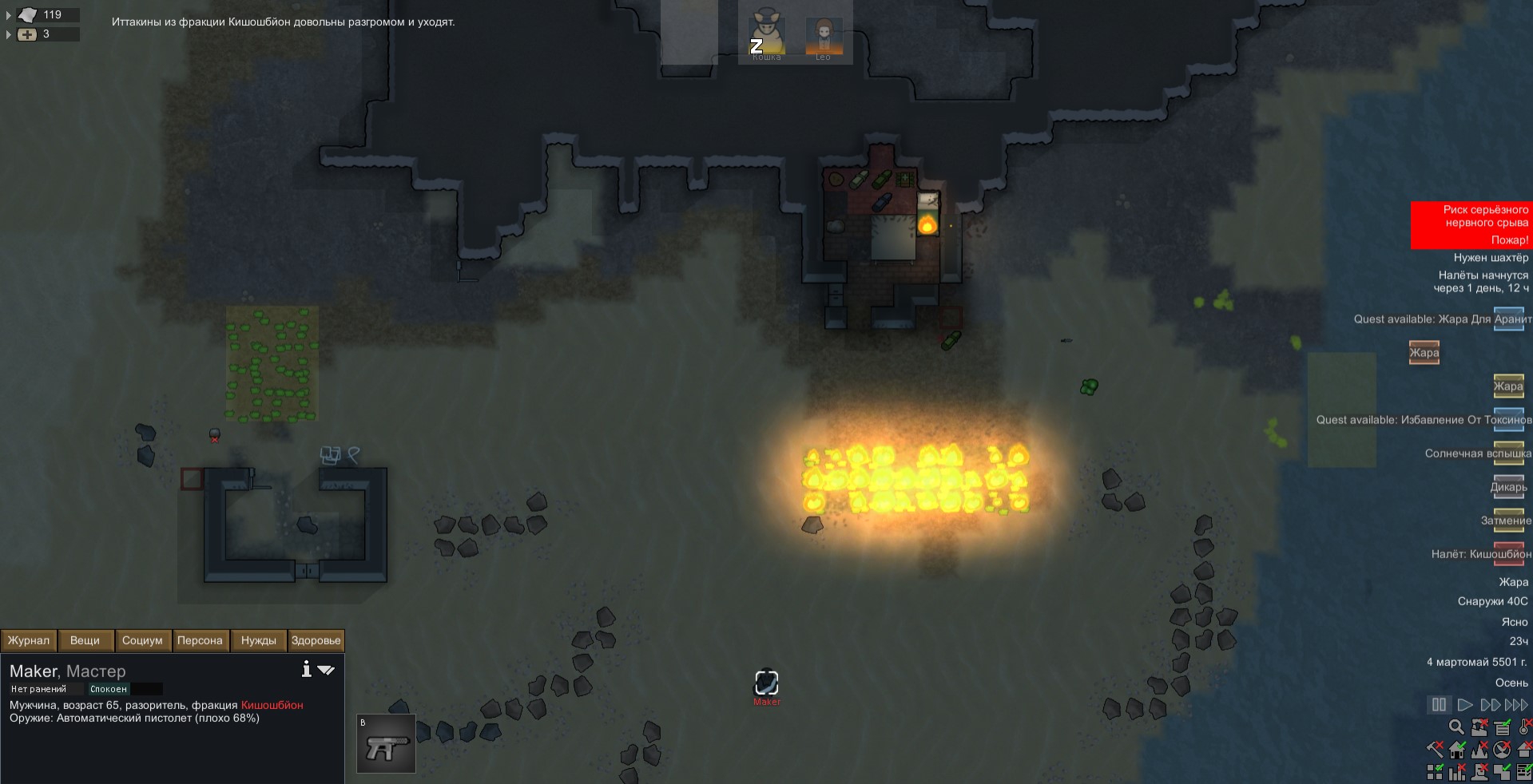Open the Дикарь letter
Viewport: 1533px width, 784px height.
1508,486
